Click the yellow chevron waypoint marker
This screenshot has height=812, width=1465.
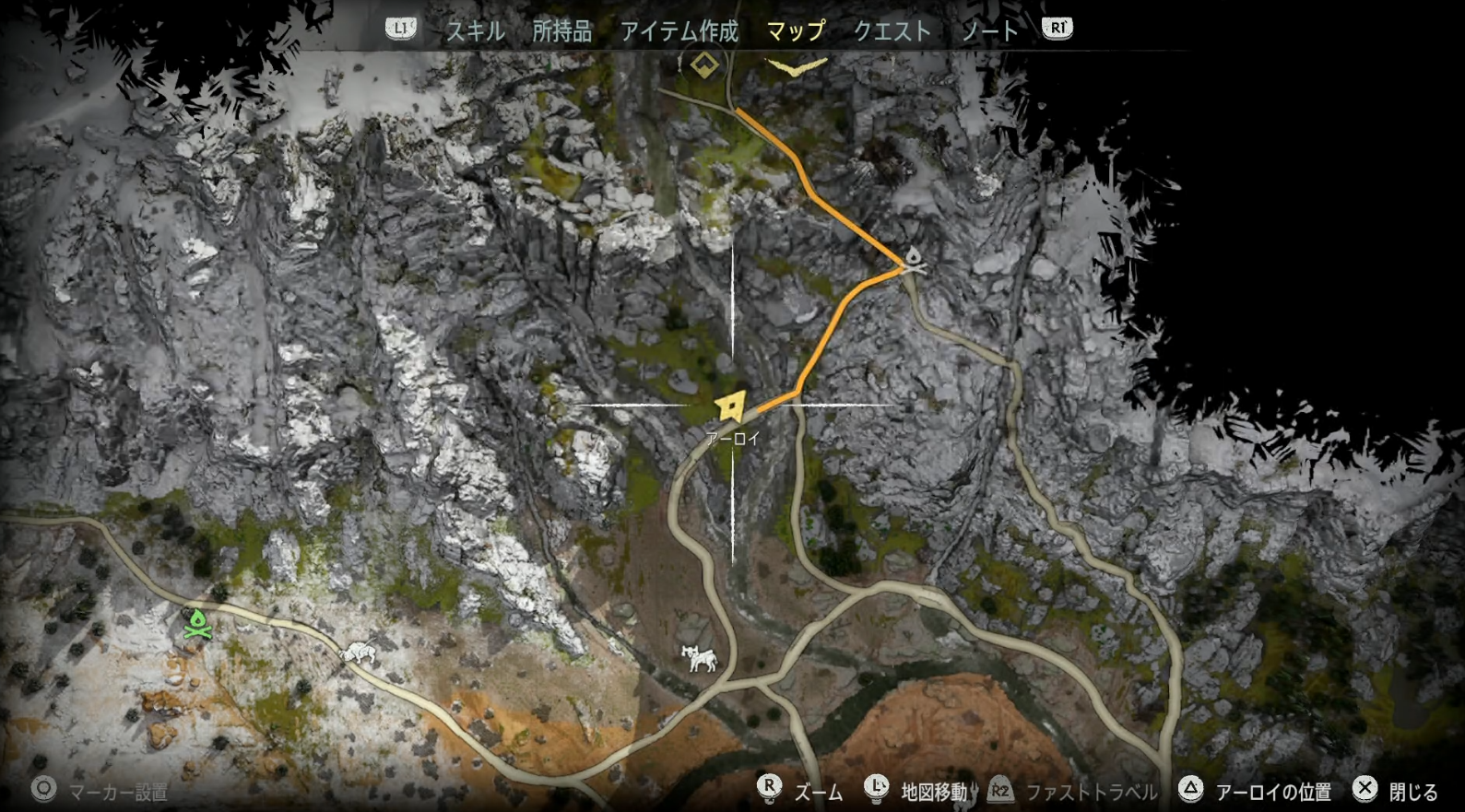tap(796, 67)
